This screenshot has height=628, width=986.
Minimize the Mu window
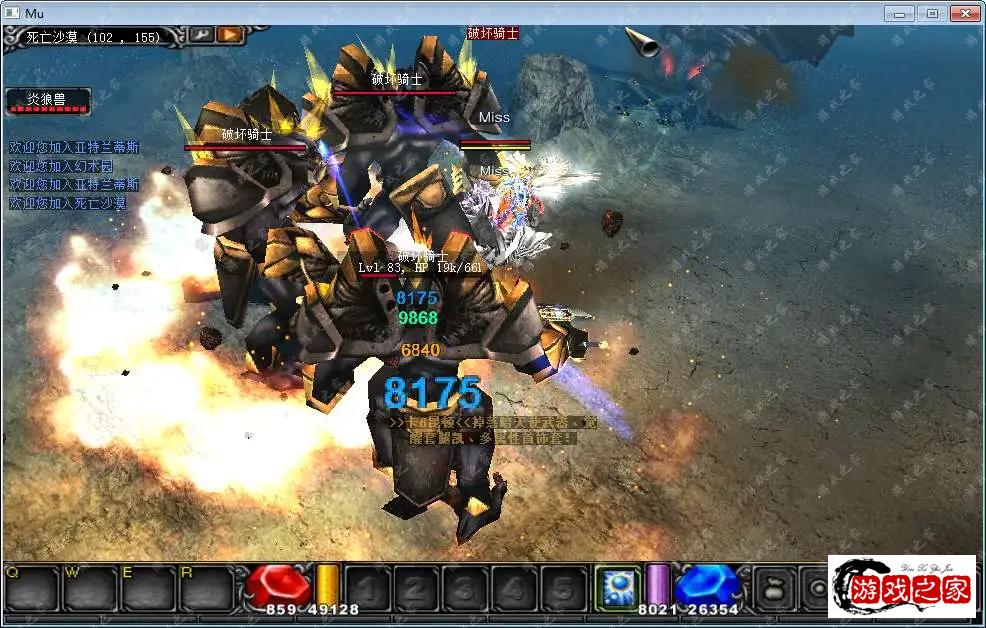coord(900,13)
